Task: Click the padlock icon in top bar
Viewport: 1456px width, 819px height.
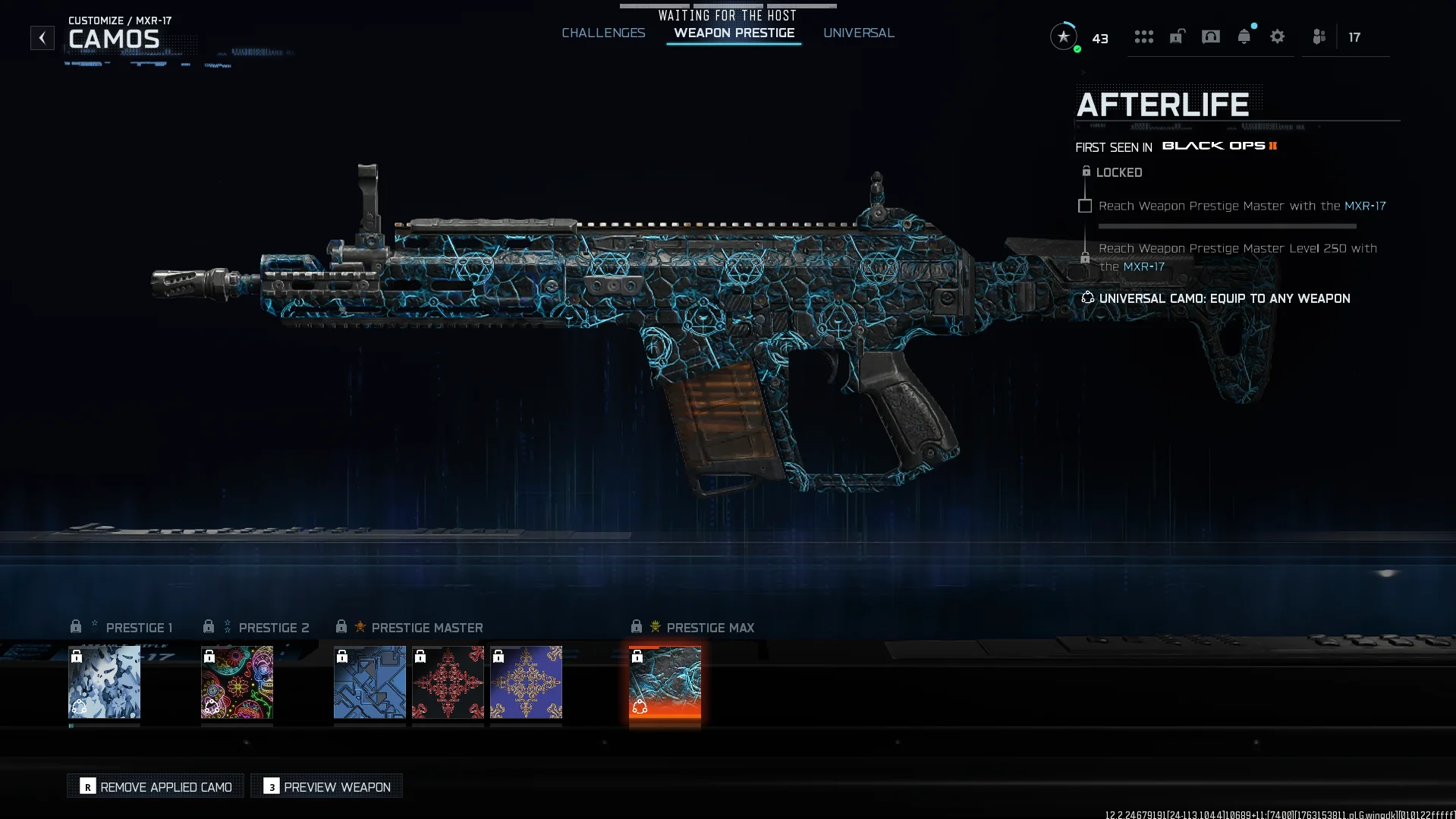Action: coord(1177,36)
